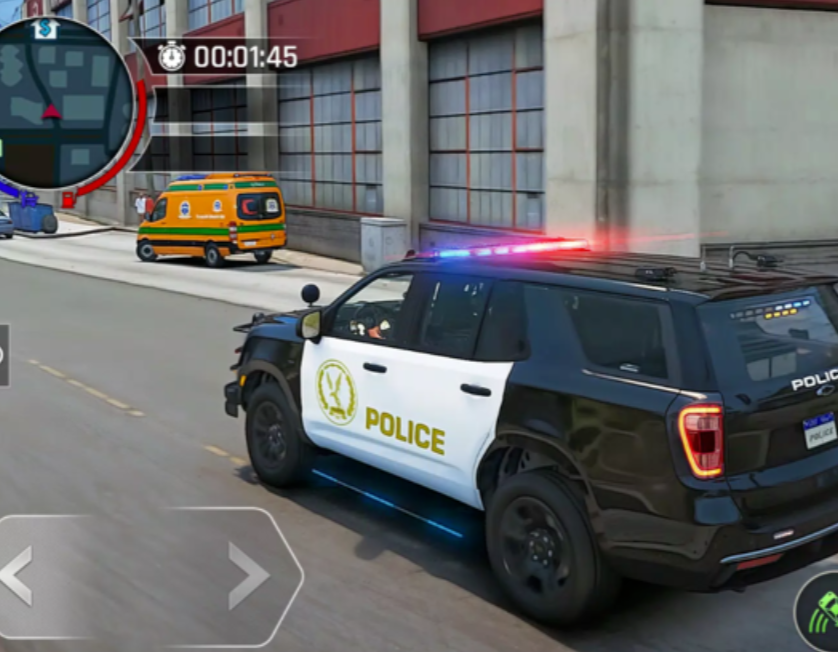Click the red player arrow on the minimap
The image size is (838, 652).
tap(51, 111)
